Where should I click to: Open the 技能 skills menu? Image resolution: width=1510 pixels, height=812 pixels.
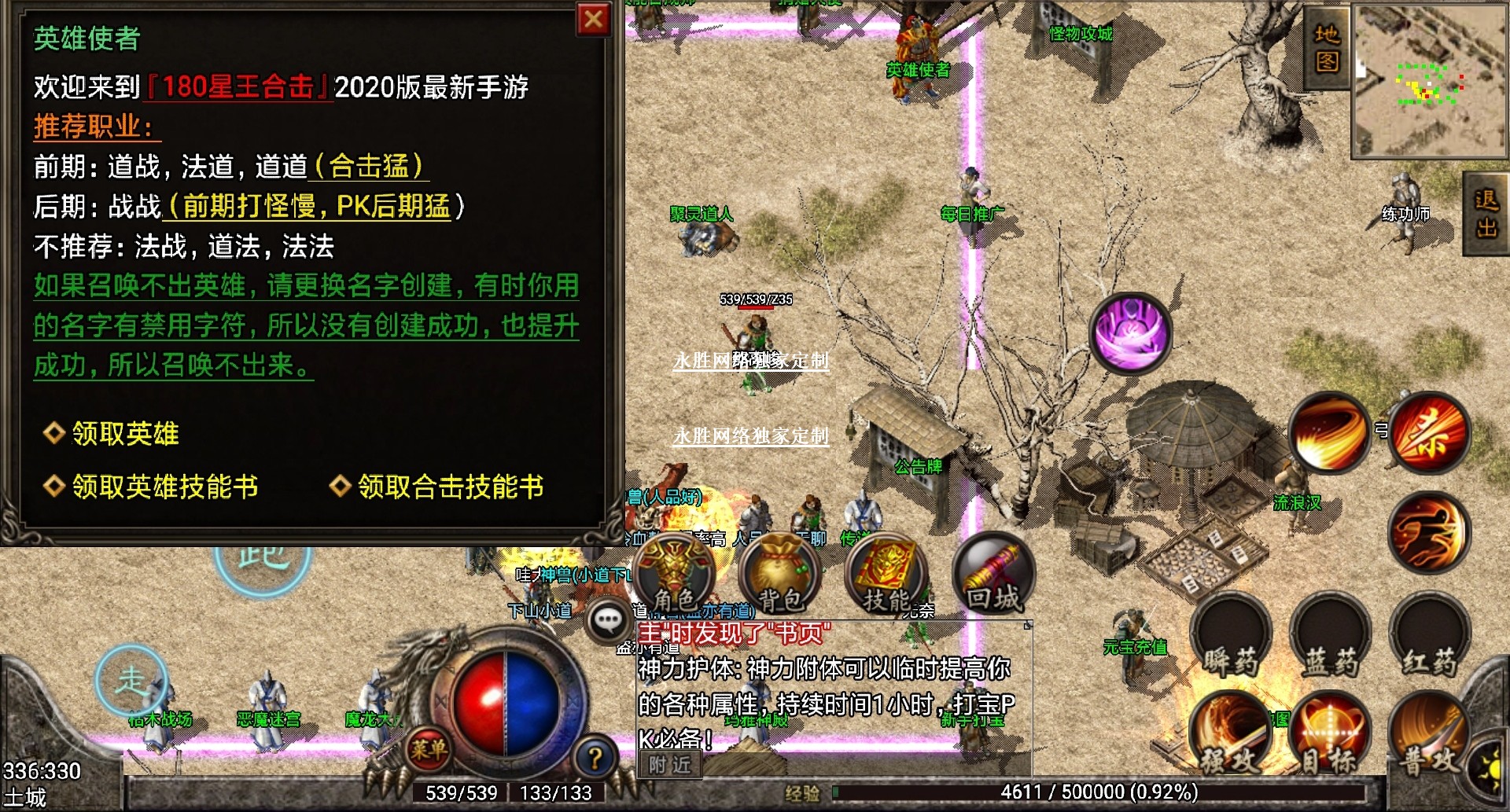(886, 576)
